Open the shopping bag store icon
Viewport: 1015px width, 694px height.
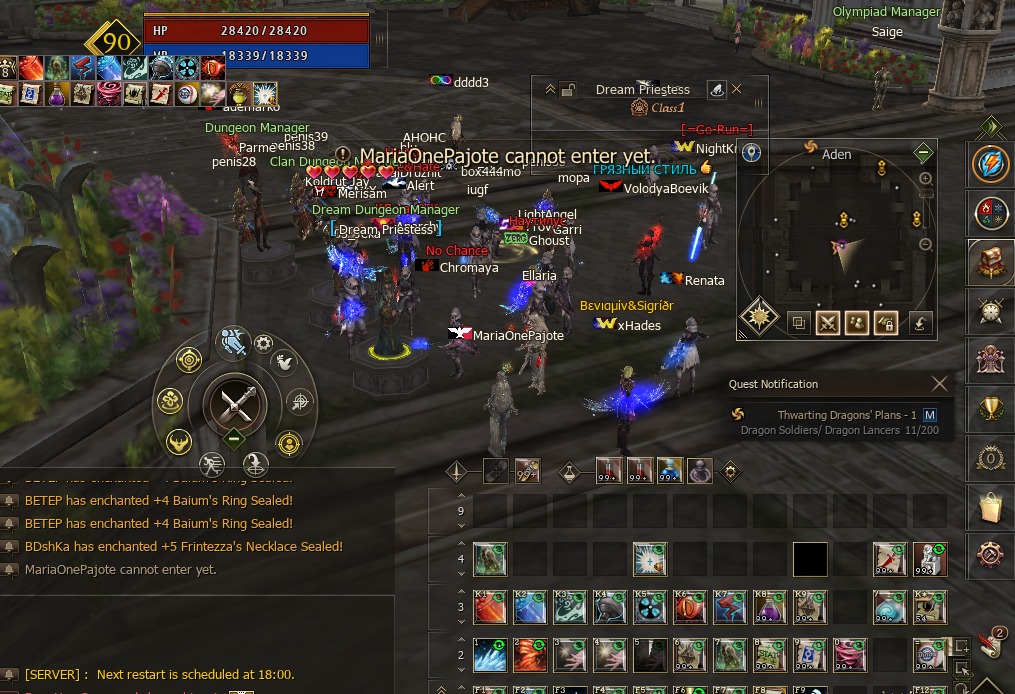tap(991, 507)
